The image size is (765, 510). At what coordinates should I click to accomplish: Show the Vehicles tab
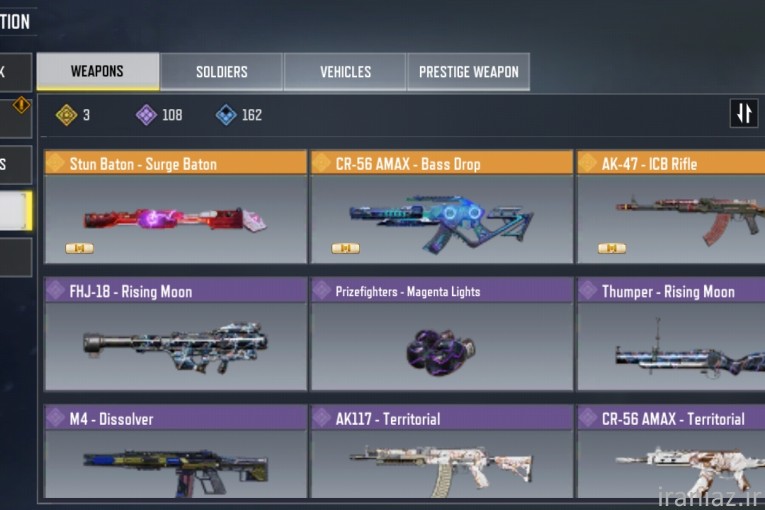point(345,72)
